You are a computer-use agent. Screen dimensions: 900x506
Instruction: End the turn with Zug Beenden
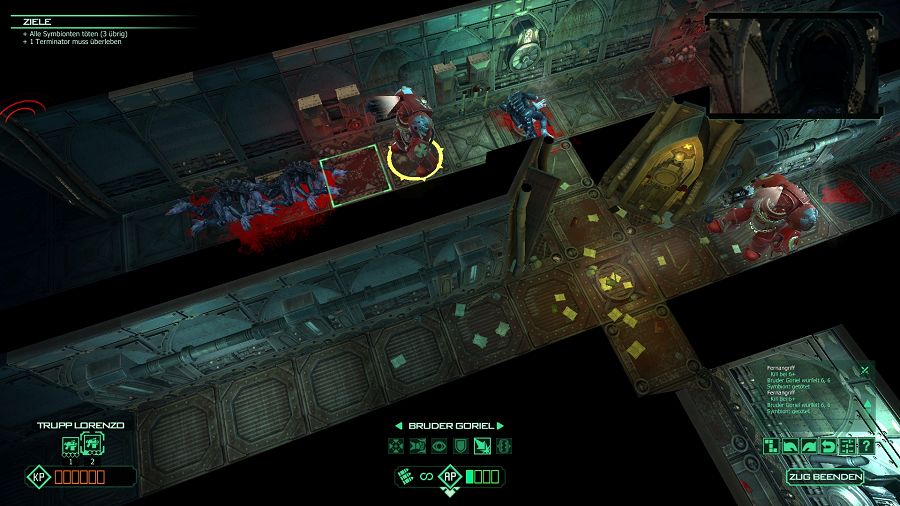click(x=824, y=476)
